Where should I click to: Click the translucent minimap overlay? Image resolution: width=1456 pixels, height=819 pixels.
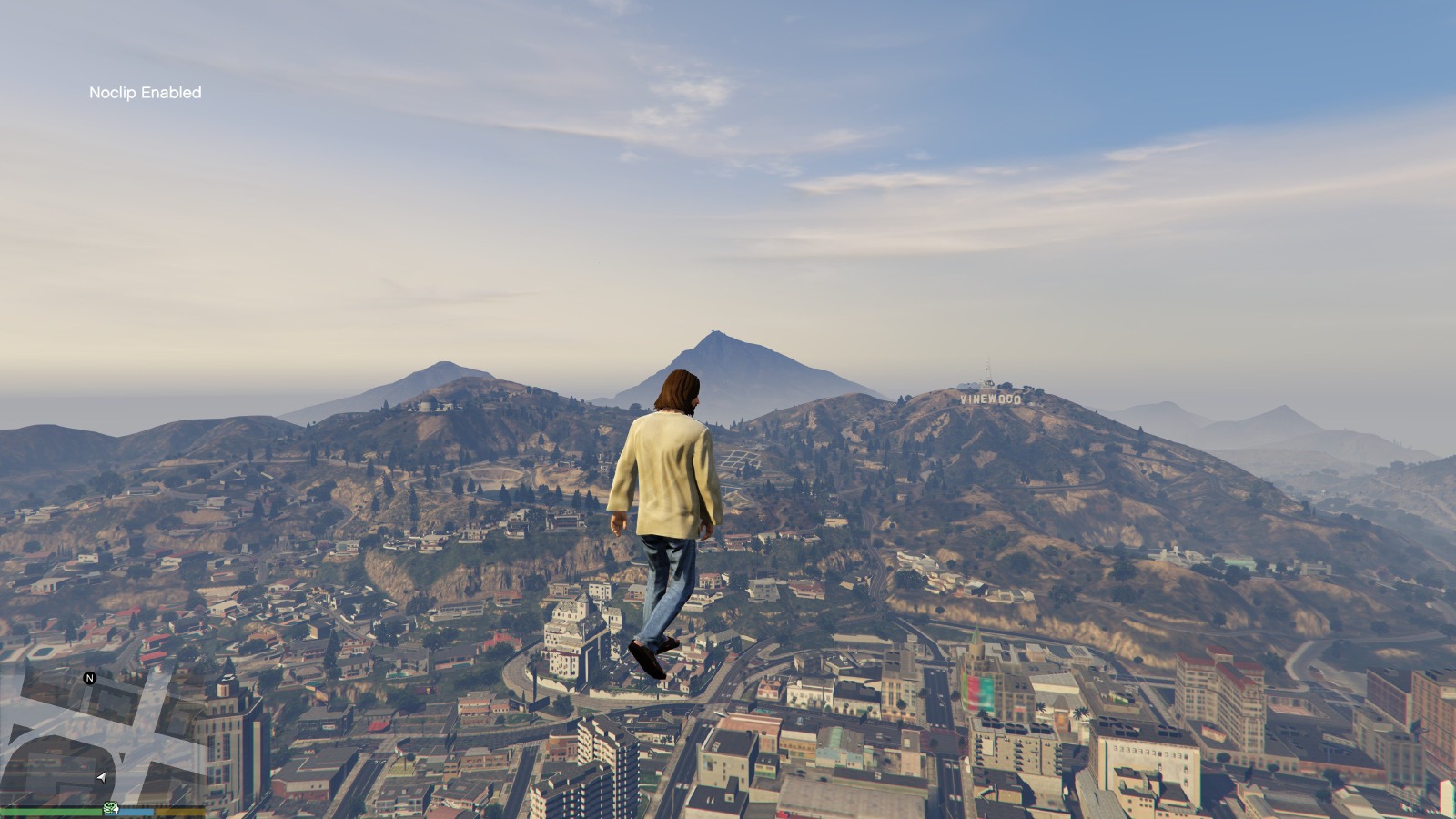(x=100, y=735)
